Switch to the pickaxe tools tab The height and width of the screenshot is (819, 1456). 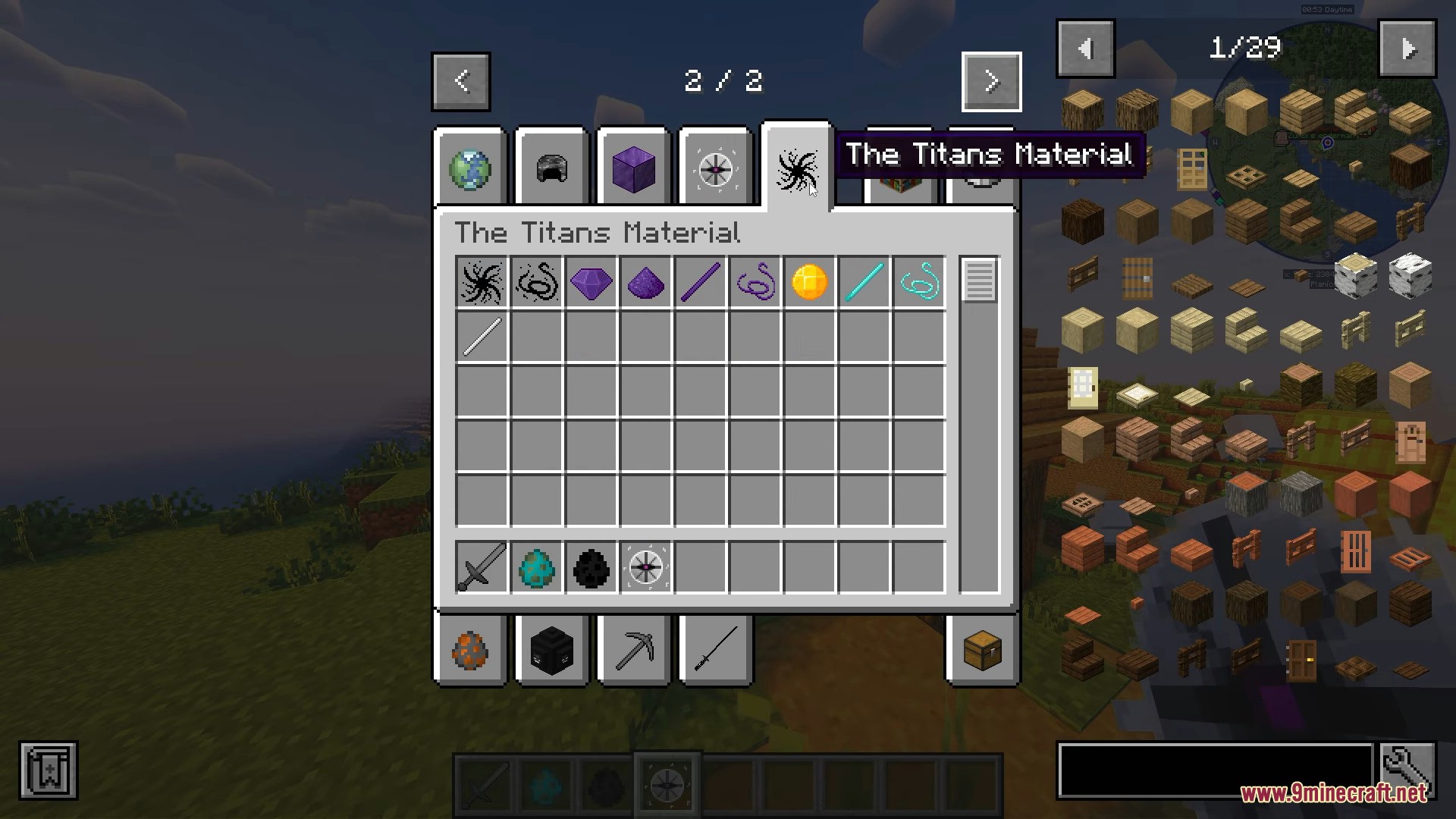coord(634,651)
